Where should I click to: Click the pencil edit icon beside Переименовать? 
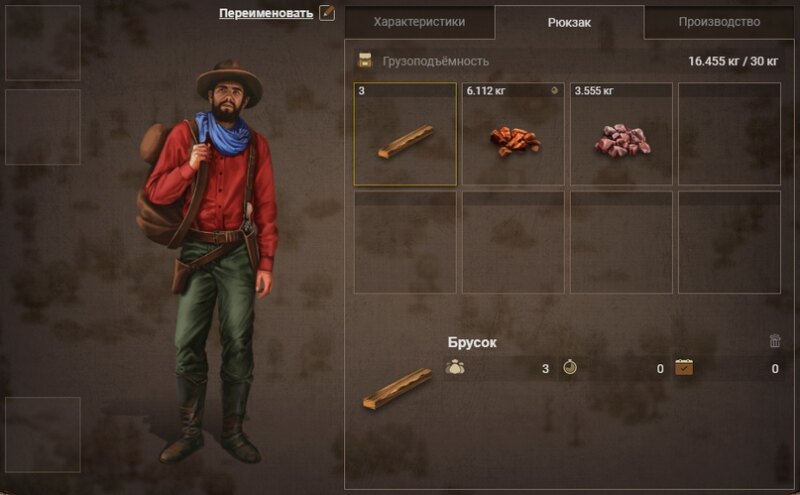coord(326,13)
